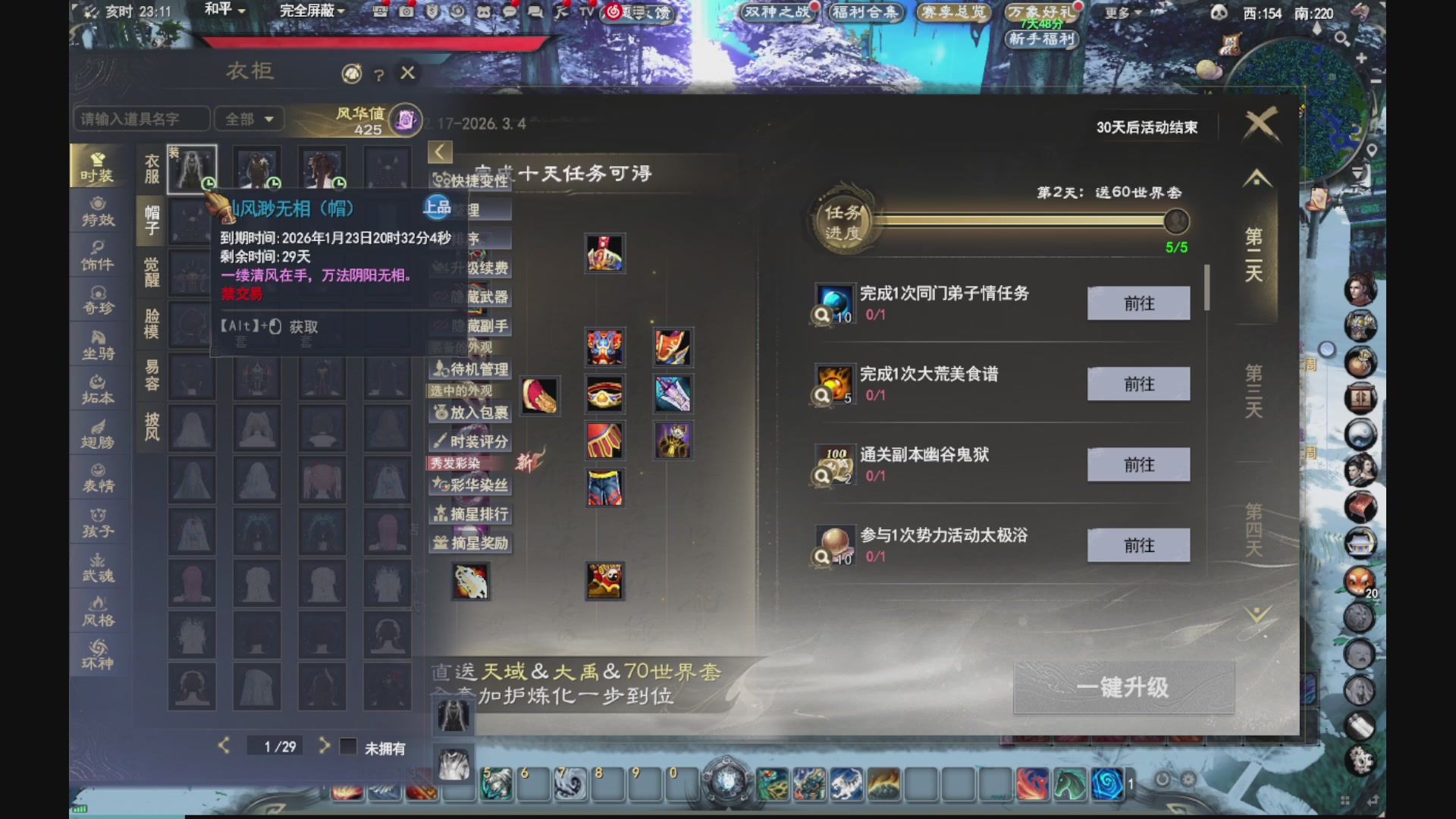
Task: Select the 特效 category icon
Action: (99, 212)
